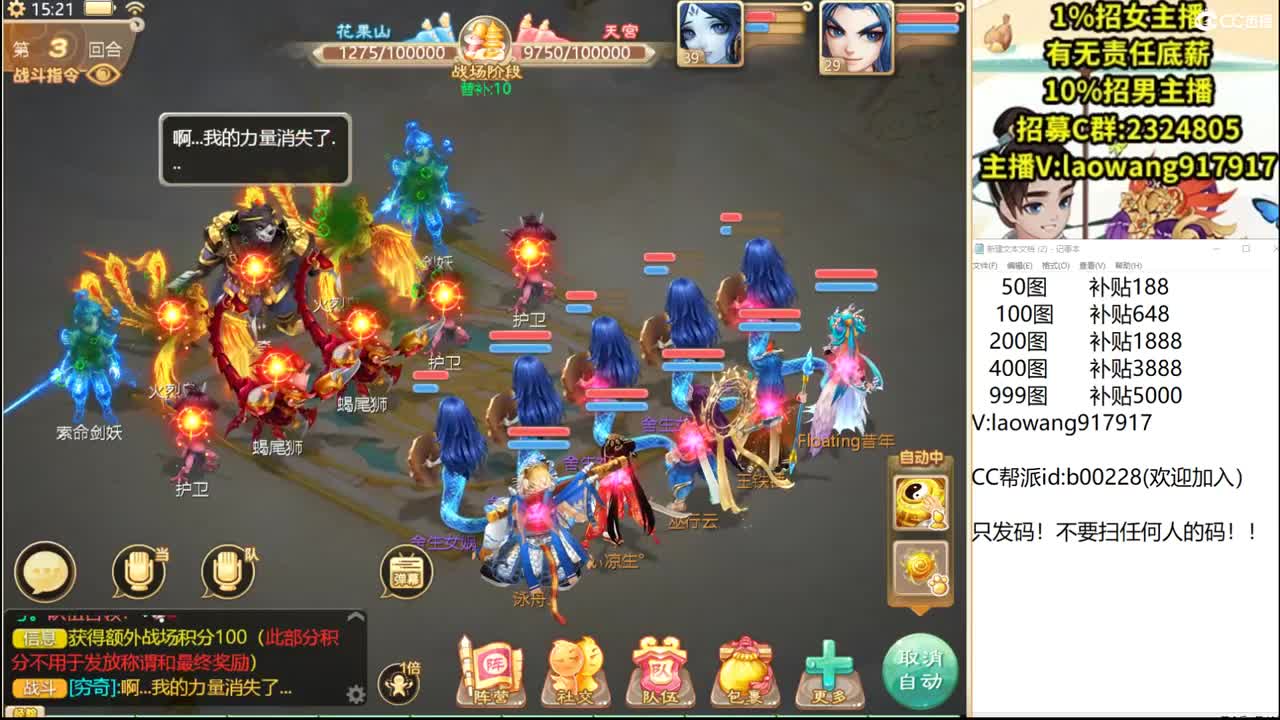Expand the 编辑(E) menu
This screenshot has height=720, width=1280.
(x=1020, y=265)
